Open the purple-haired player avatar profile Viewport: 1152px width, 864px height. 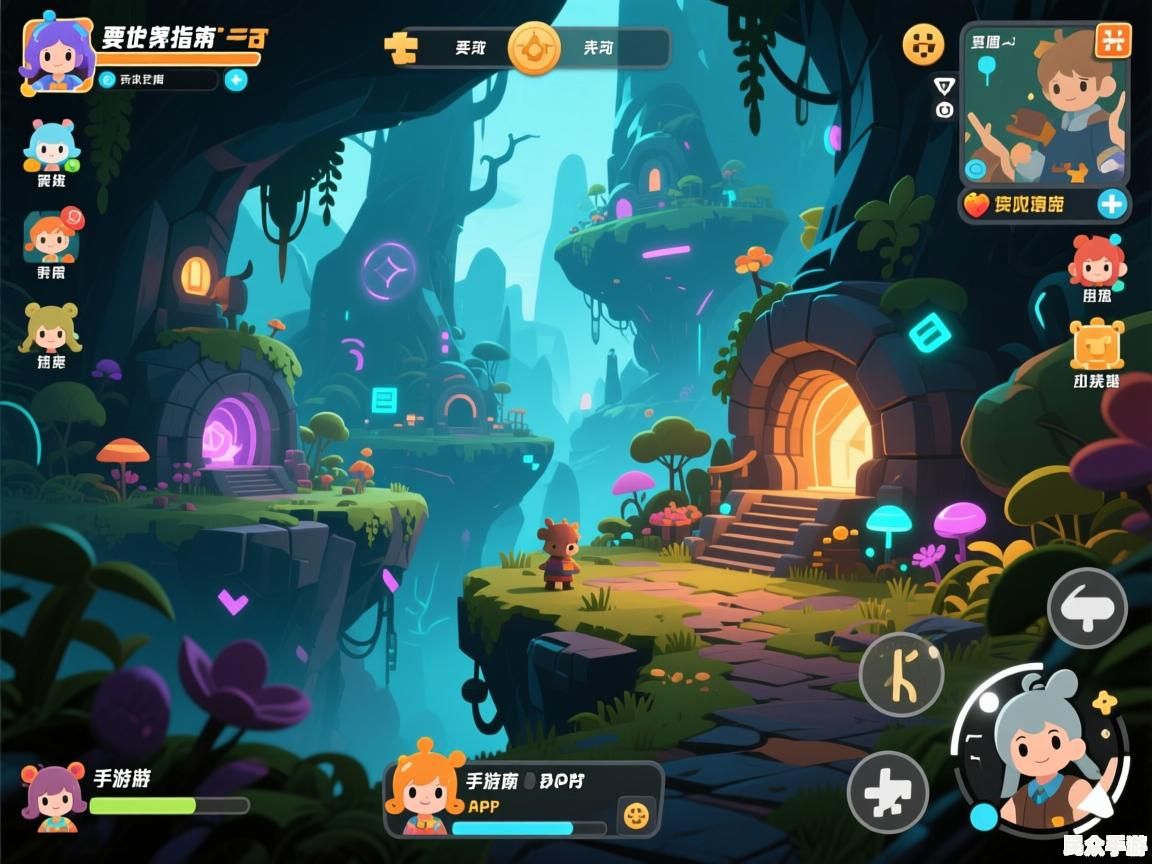pos(57,53)
